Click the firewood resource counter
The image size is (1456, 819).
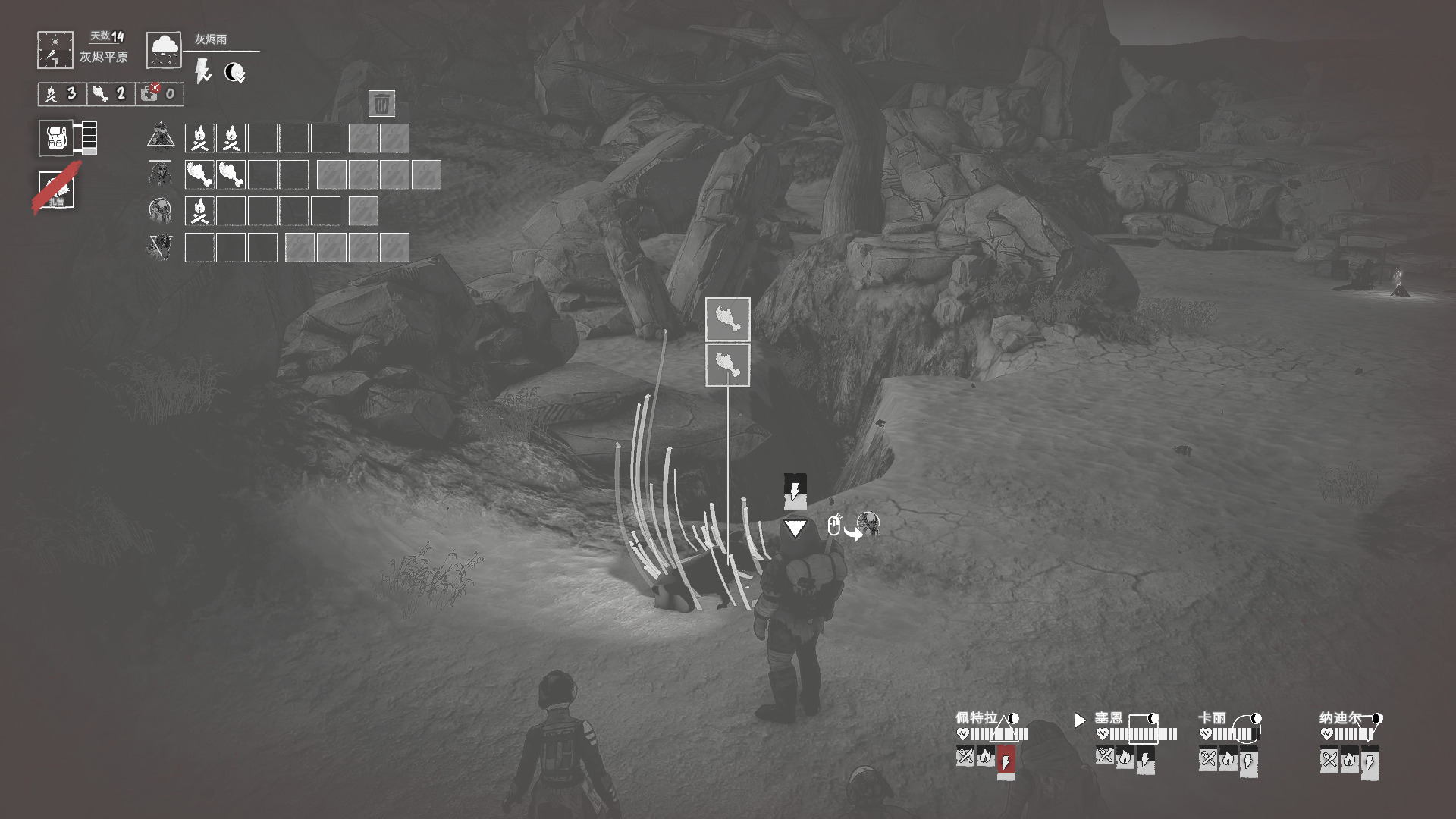click(x=61, y=93)
